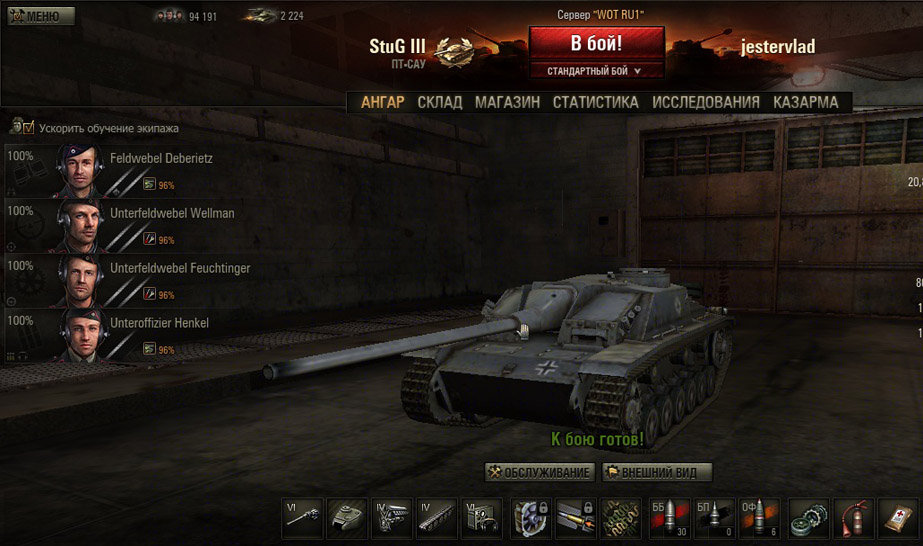Open the СТАТИСТИКА tab
The height and width of the screenshot is (546, 923).
[x=595, y=102]
